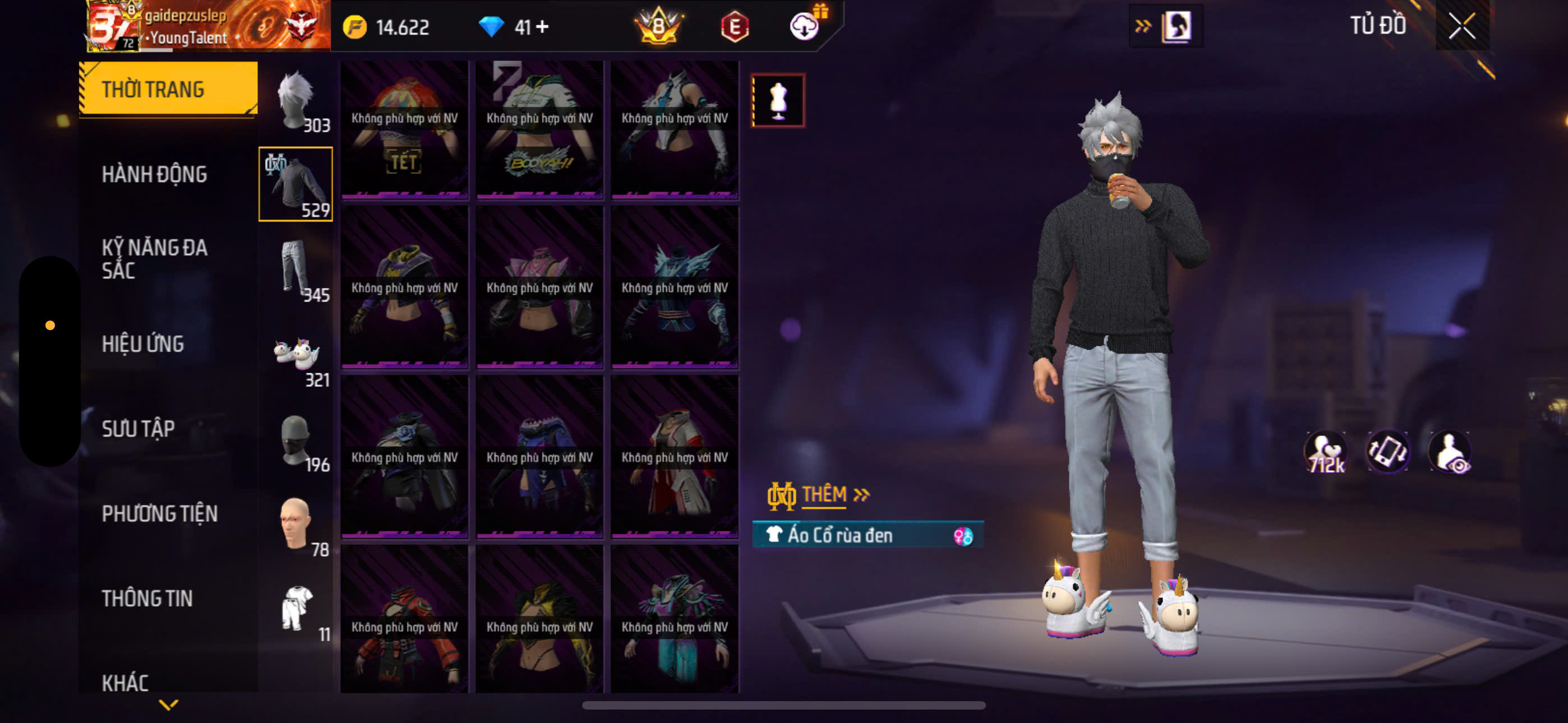
Task: Switch to Kỹ Năng Đa Sắc tab
Action: (154, 258)
